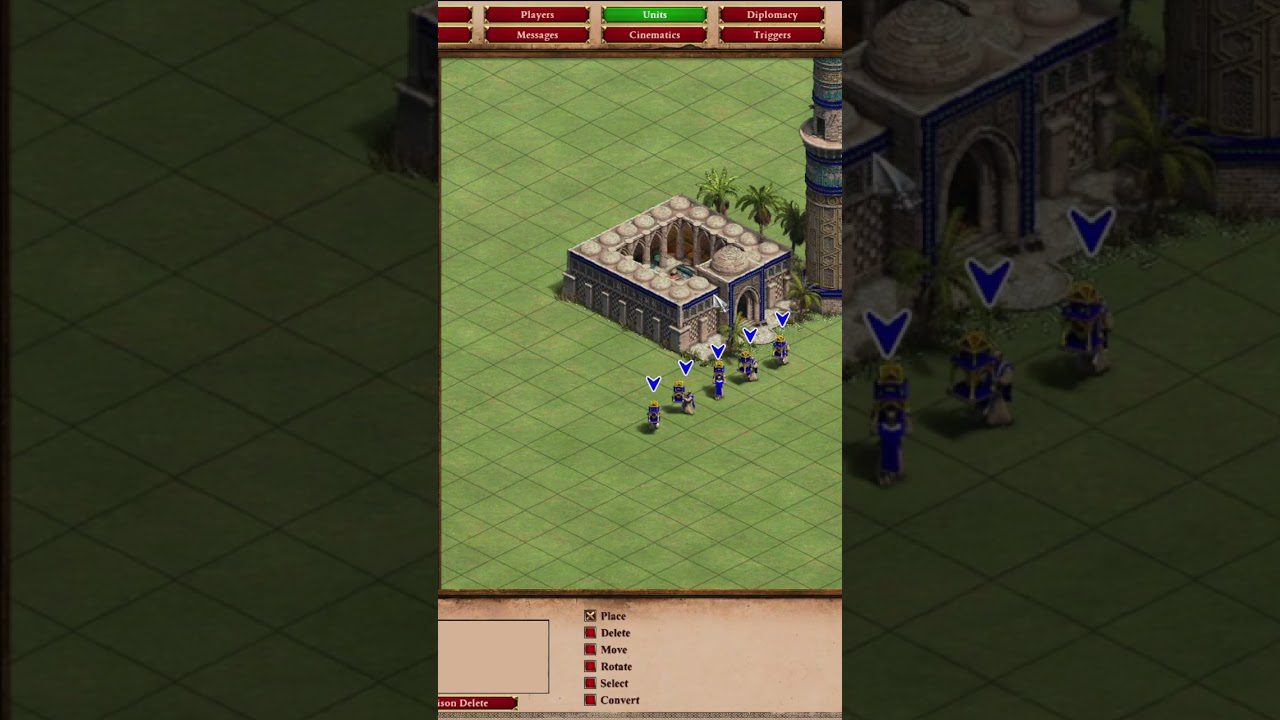
Task: Open the Cinematics tab
Action: 654,34
